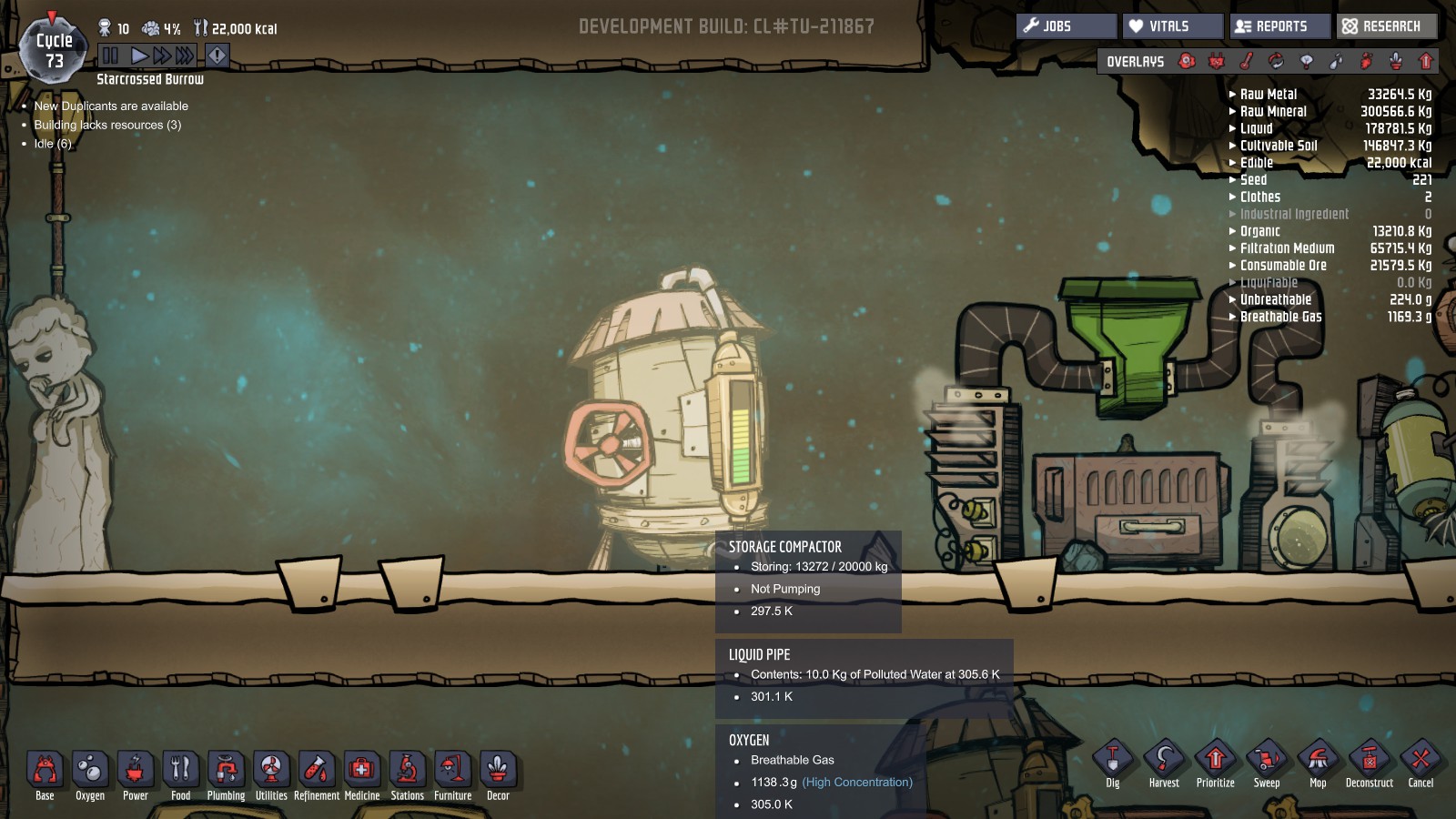The image size is (1456, 819).
Task: Pause the game simulation
Action: pos(110,56)
